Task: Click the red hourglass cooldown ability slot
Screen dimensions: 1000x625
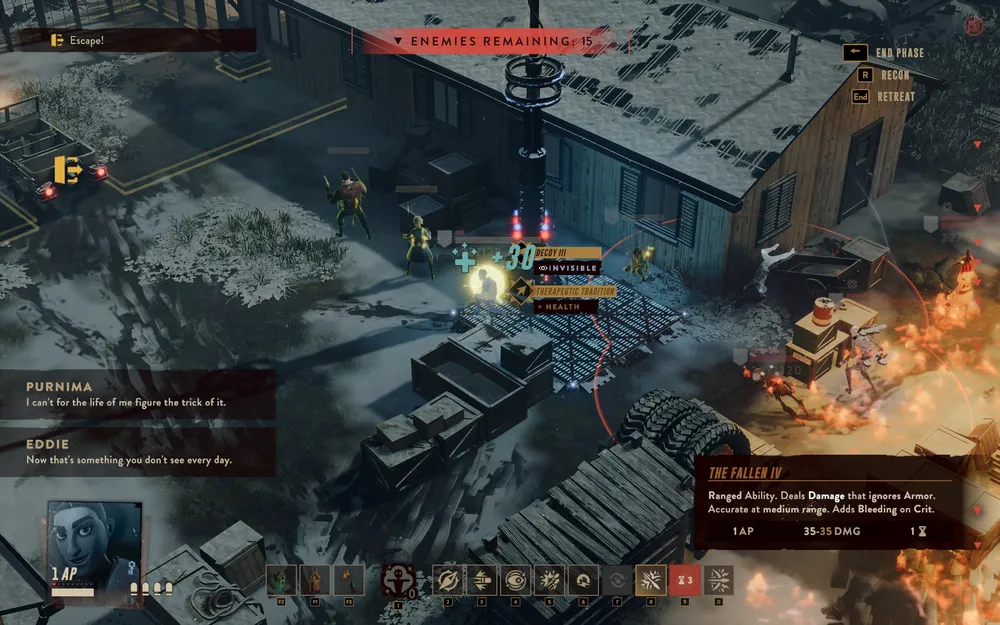Action: [684, 580]
